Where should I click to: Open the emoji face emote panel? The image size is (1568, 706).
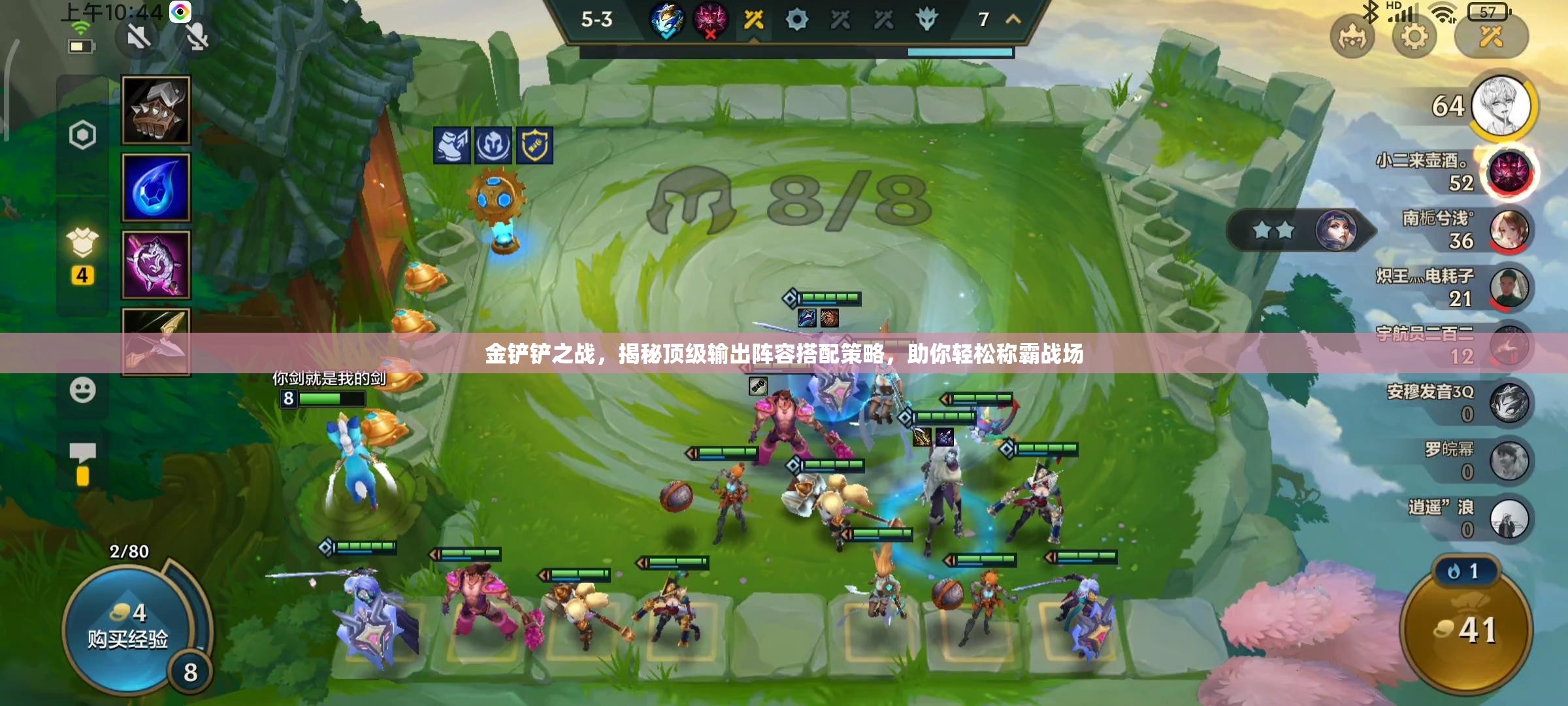pyautogui.click(x=82, y=390)
